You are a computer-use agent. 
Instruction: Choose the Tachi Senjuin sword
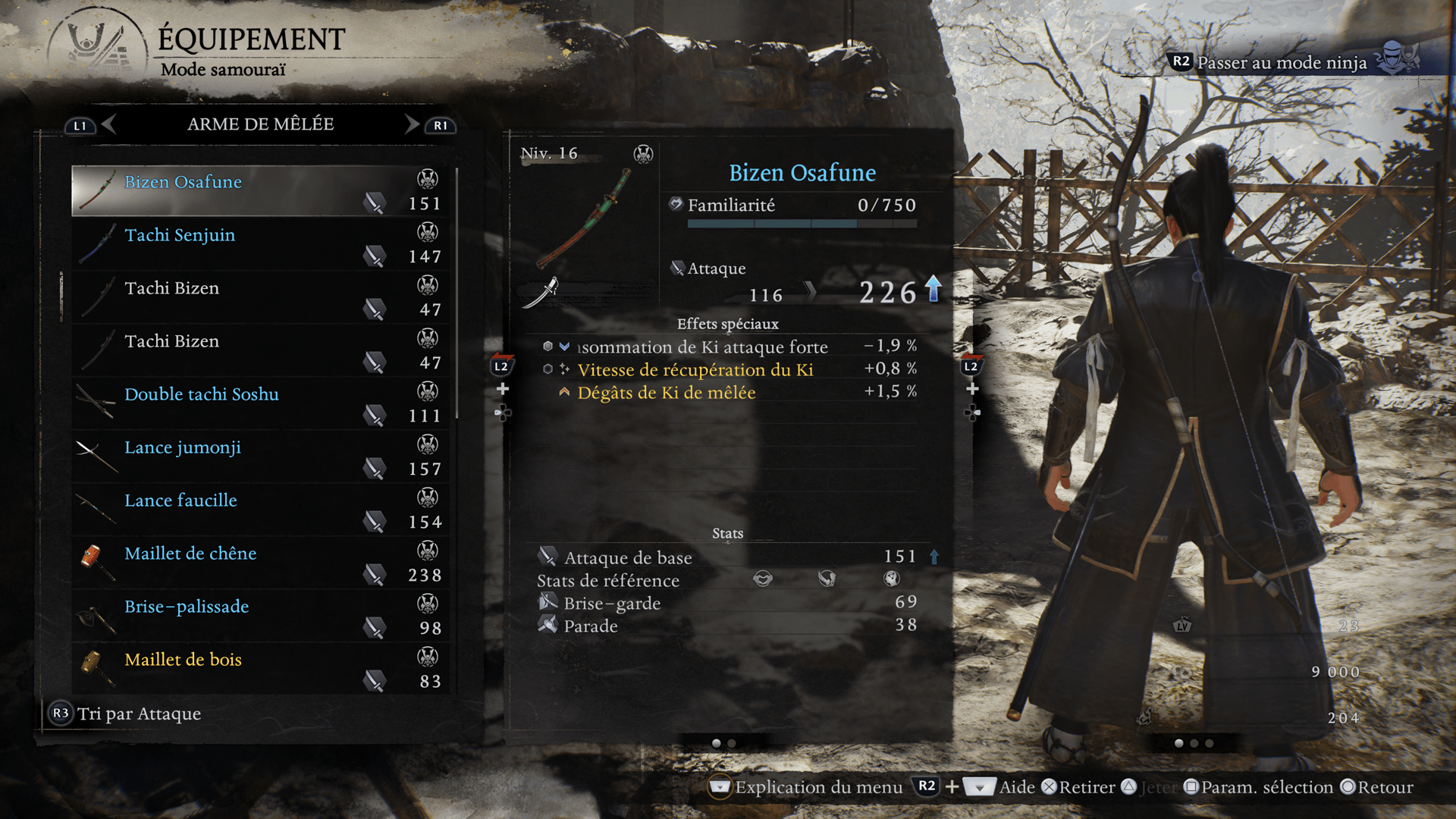click(x=262, y=244)
